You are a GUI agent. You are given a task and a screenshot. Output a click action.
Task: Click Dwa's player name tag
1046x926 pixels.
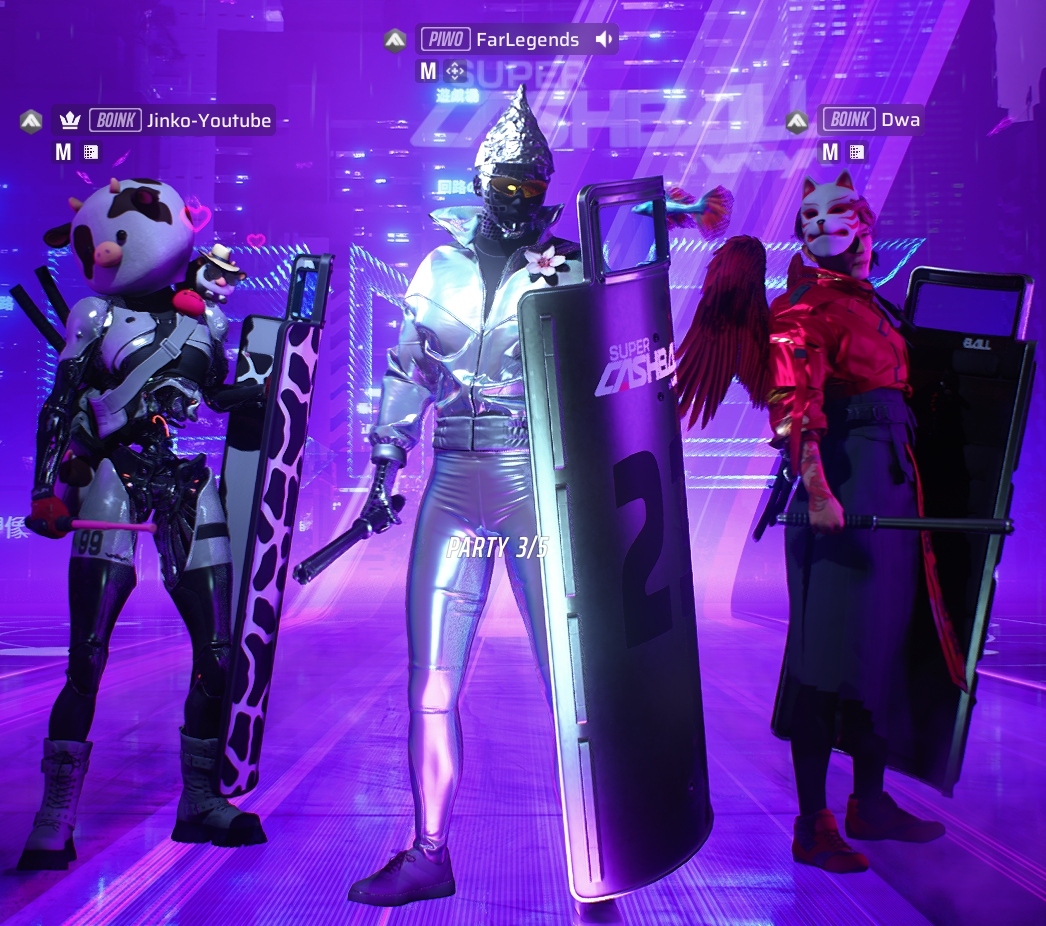pos(900,121)
